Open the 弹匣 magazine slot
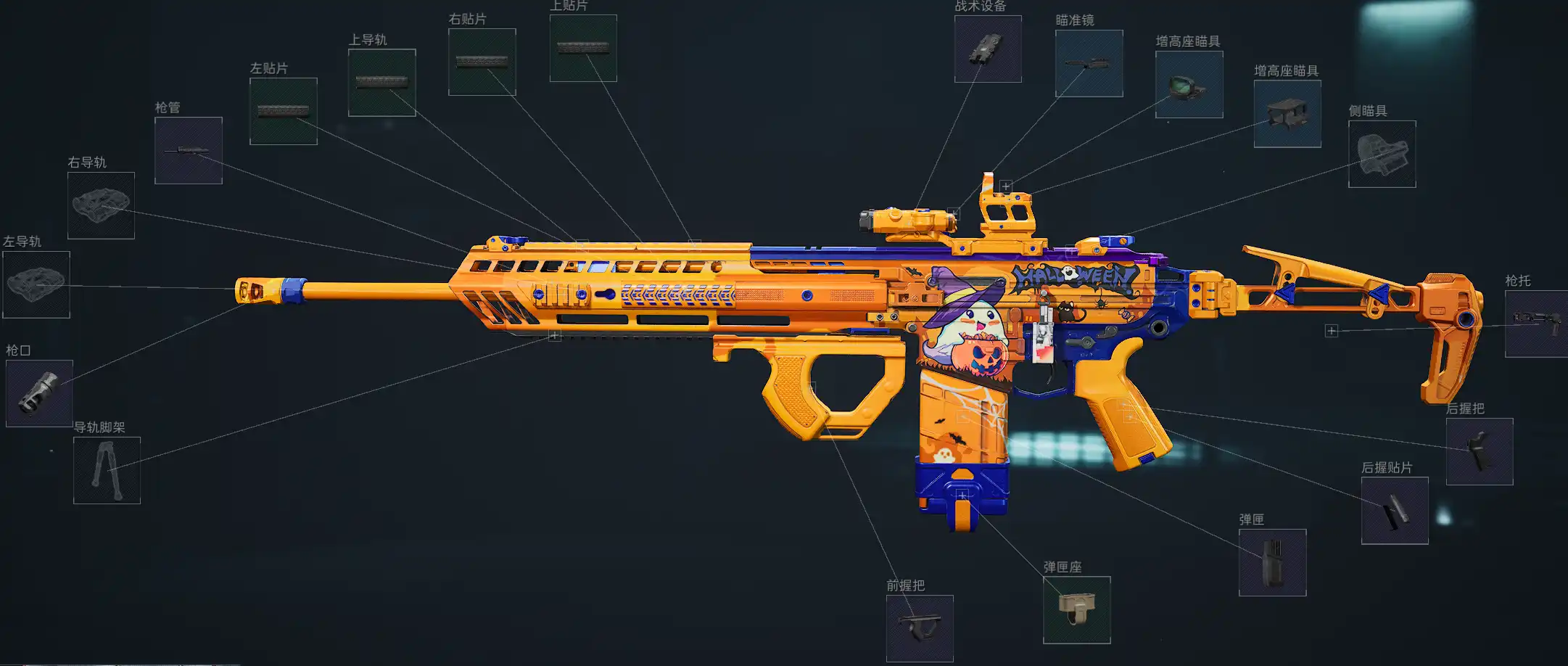This screenshot has height=666, width=1568. point(1272,562)
